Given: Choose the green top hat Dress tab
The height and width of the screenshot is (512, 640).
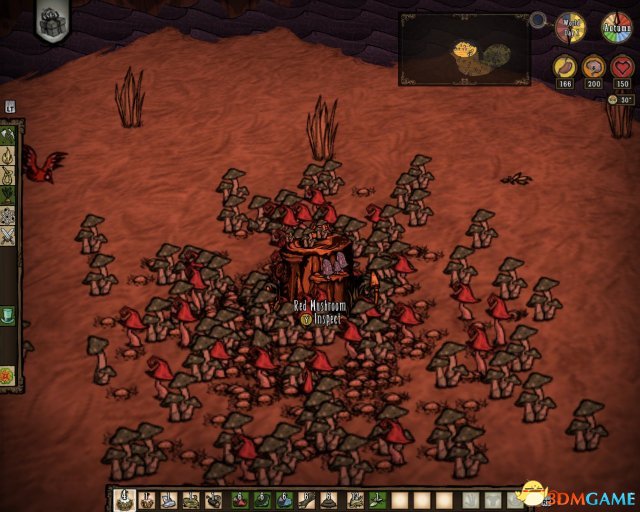Looking at the screenshot, I should pos(9,316).
